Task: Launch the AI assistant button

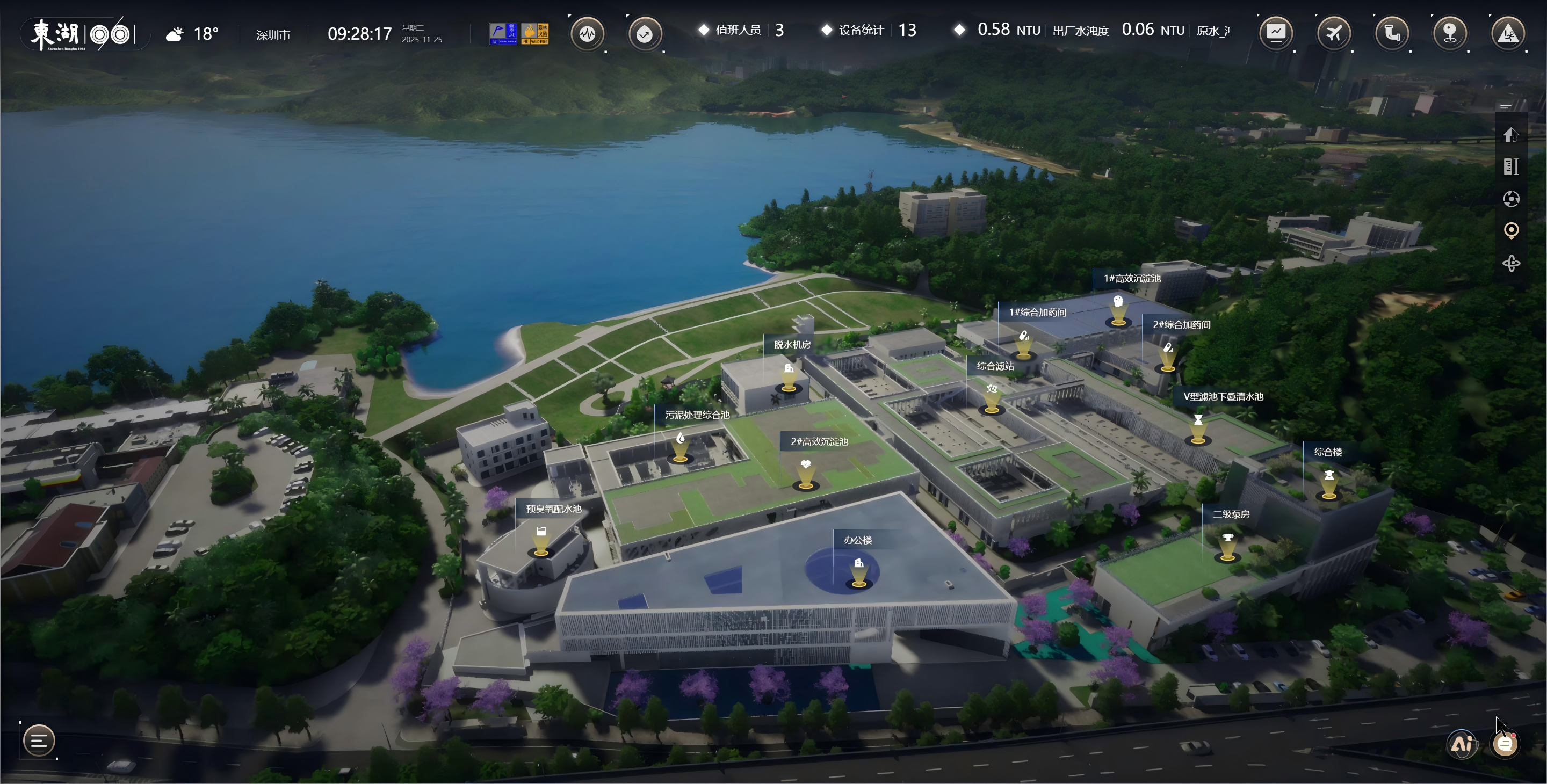Action: click(x=1462, y=744)
